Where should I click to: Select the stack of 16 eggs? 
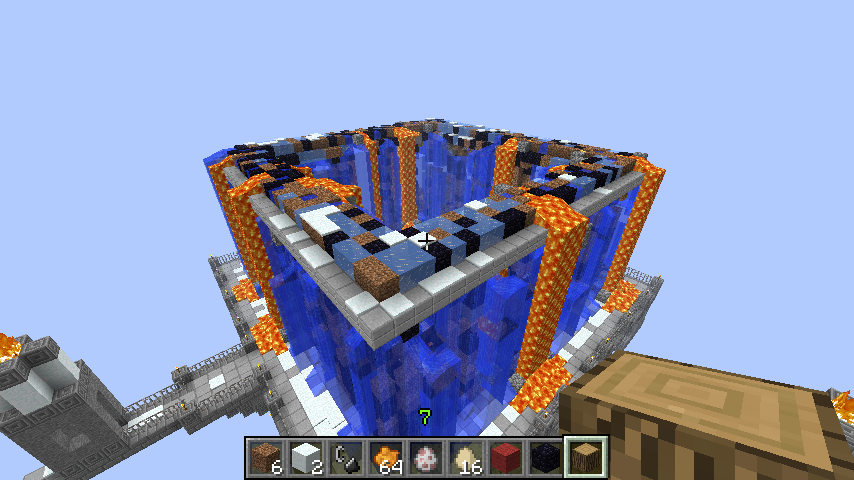[466, 457]
